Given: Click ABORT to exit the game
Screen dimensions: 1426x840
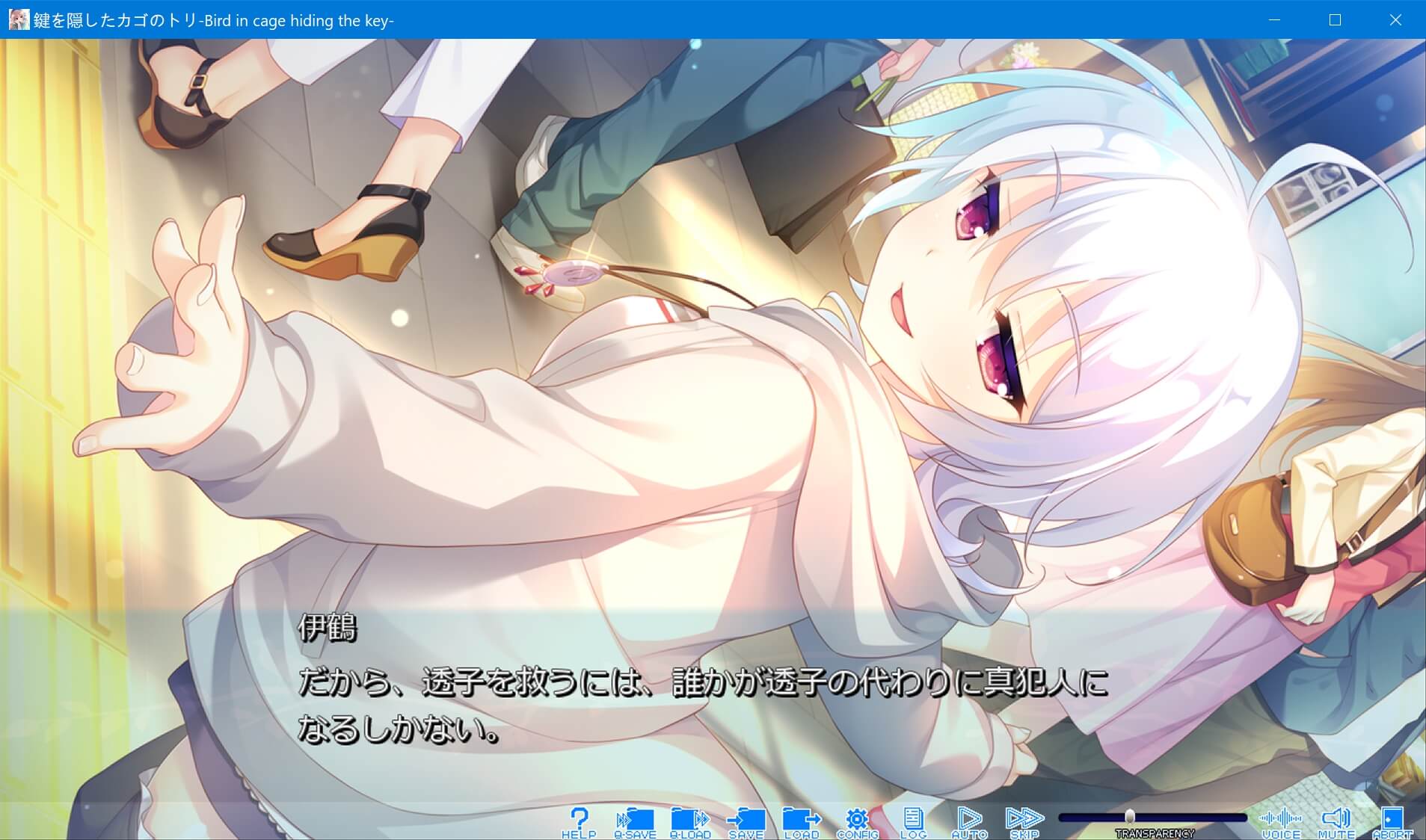Looking at the screenshot, I should pyautogui.click(x=1392, y=820).
